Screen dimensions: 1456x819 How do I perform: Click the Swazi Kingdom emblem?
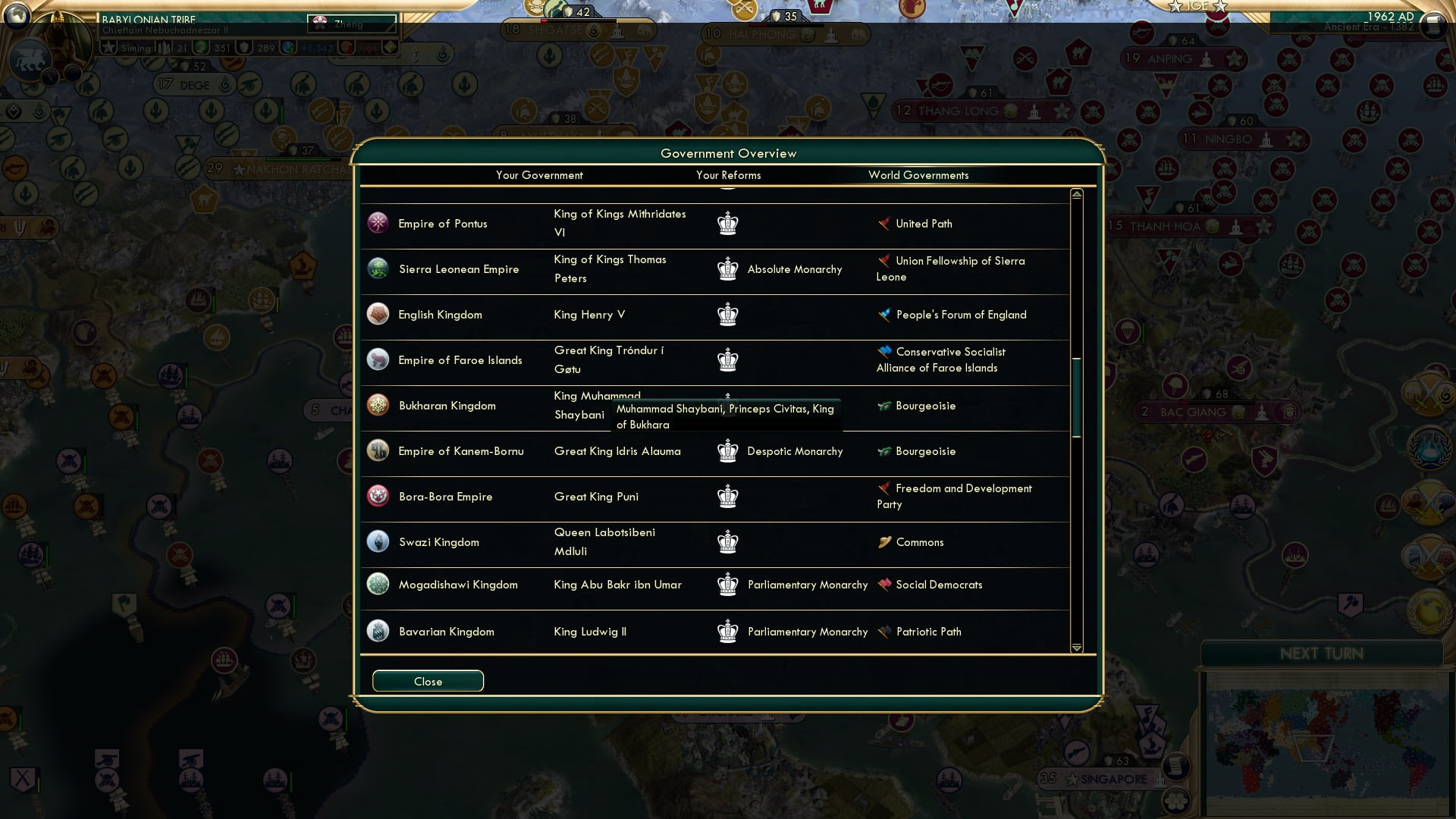(x=378, y=541)
